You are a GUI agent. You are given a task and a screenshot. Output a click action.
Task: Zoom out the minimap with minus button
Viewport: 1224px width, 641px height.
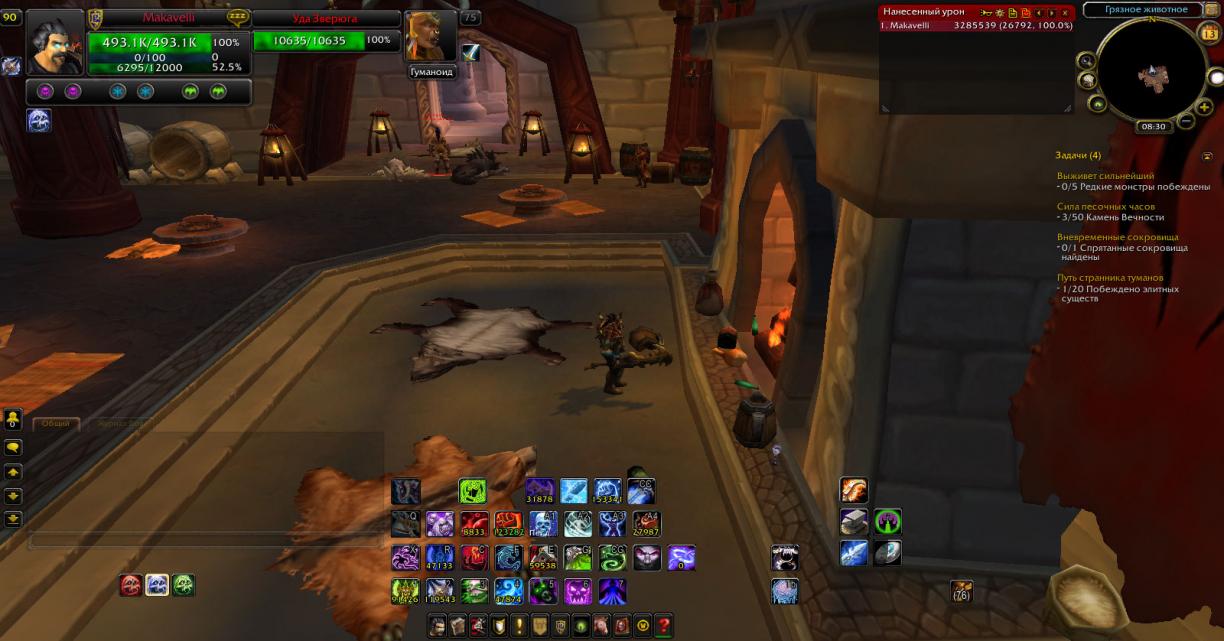point(1186,121)
